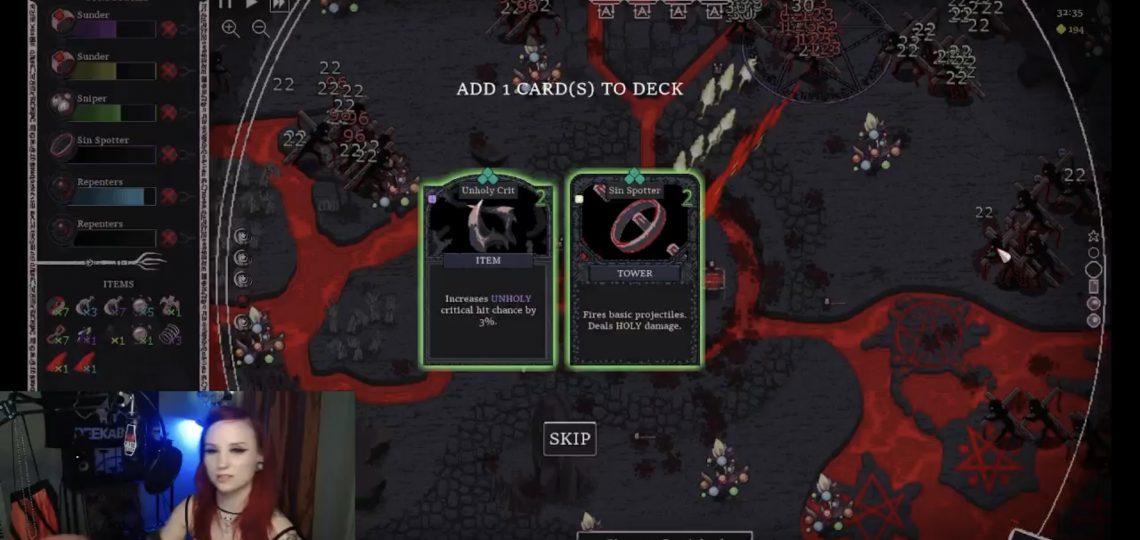Zoom in with the magnifier plus icon
Screen dimensions: 1140x540
231,28
